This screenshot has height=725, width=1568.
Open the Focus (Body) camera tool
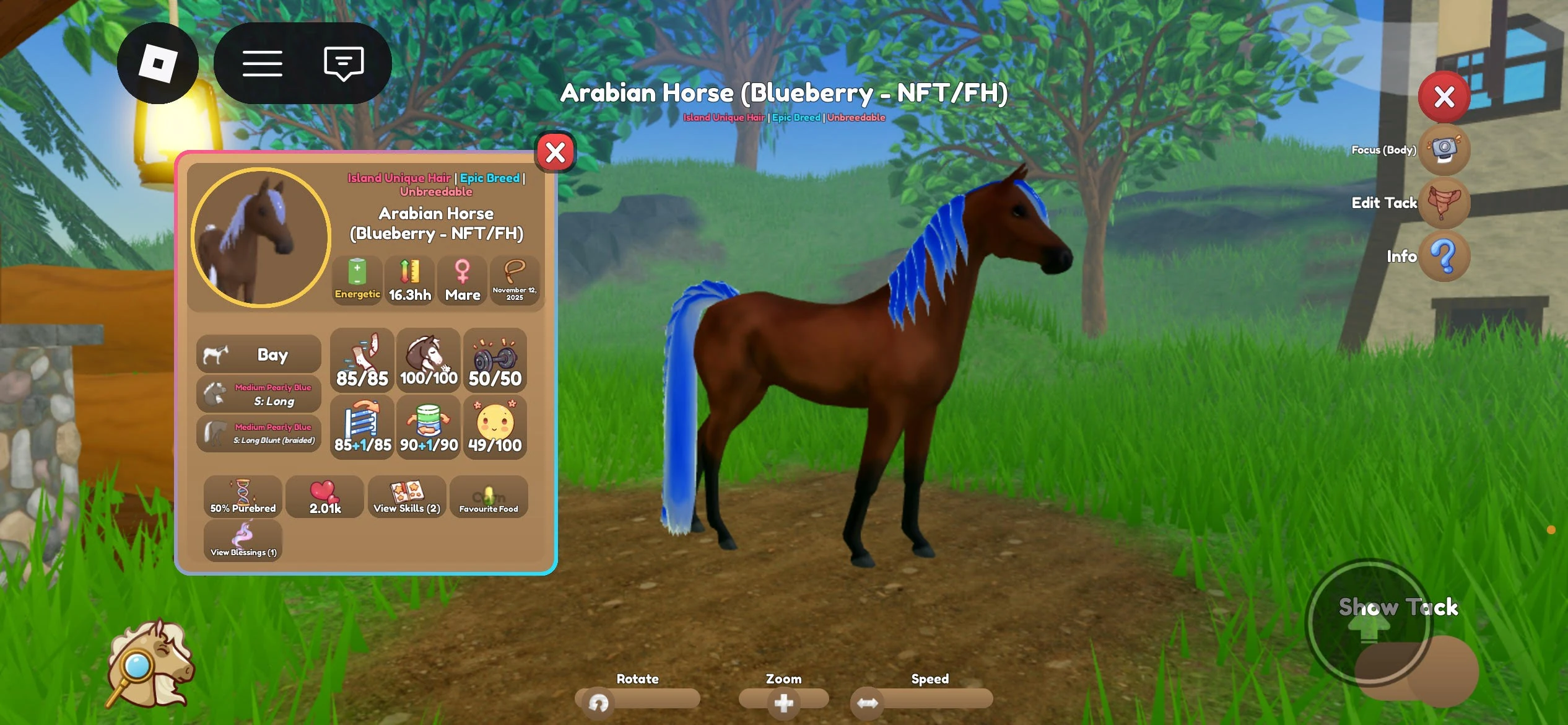1444,149
